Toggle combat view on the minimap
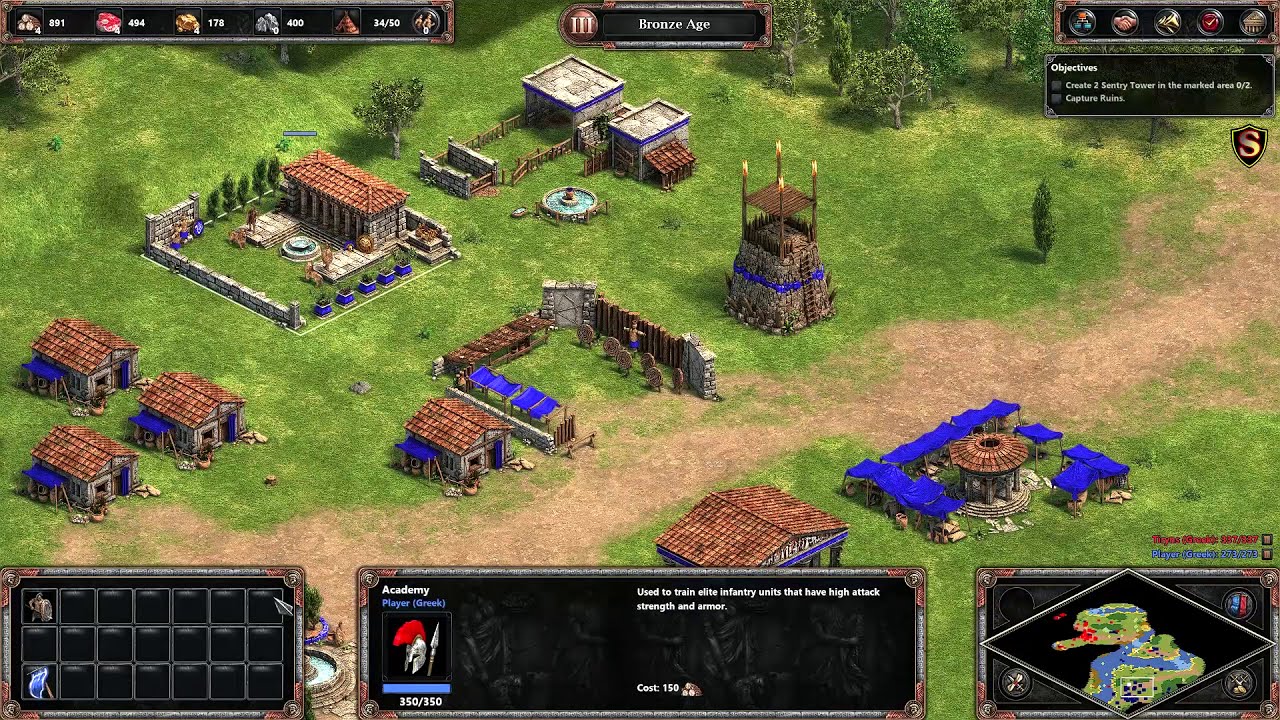Screen dimensions: 1280x720 pyautogui.click(x=1014, y=683)
